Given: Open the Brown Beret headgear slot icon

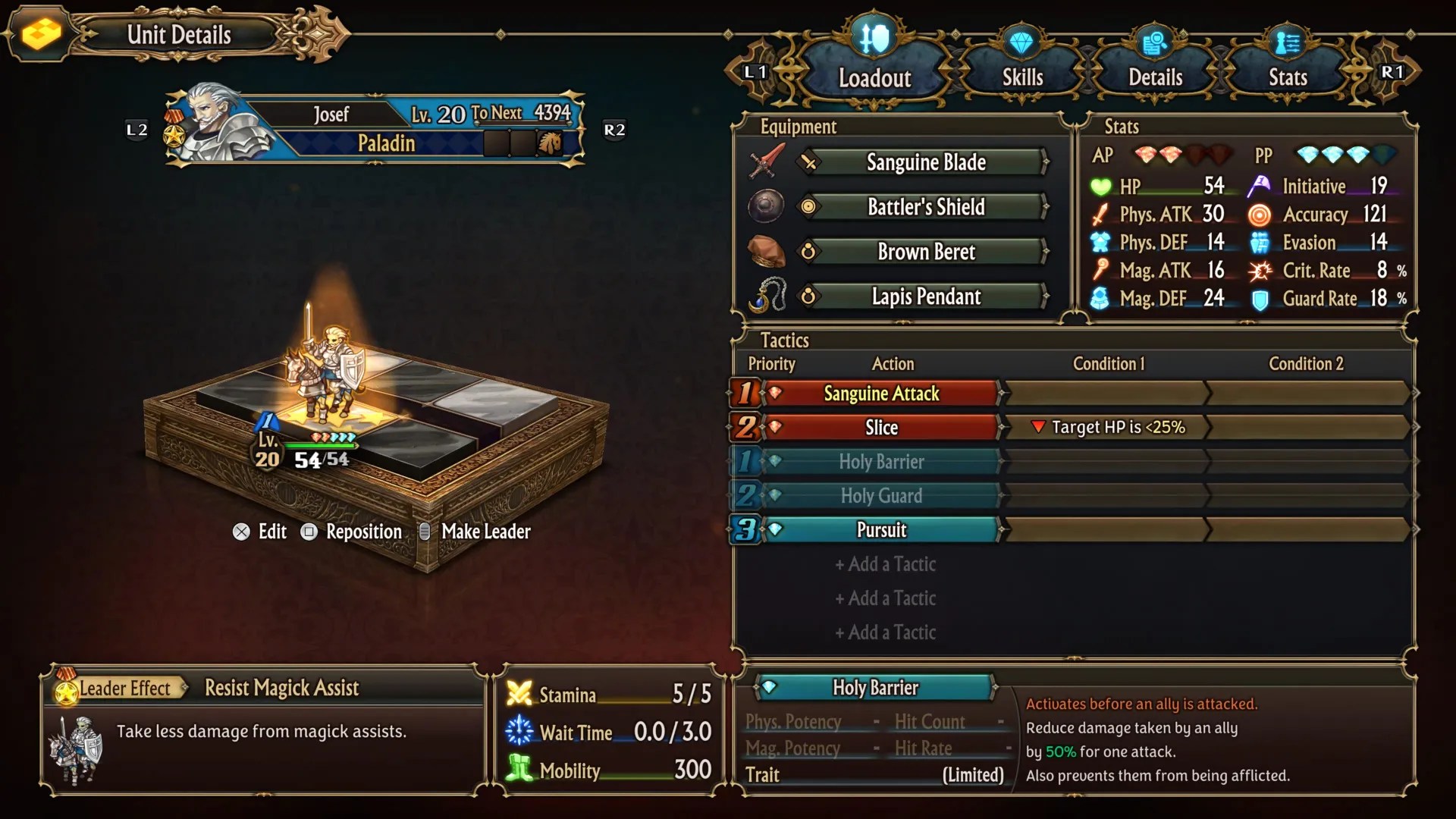Looking at the screenshot, I should [x=767, y=251].
